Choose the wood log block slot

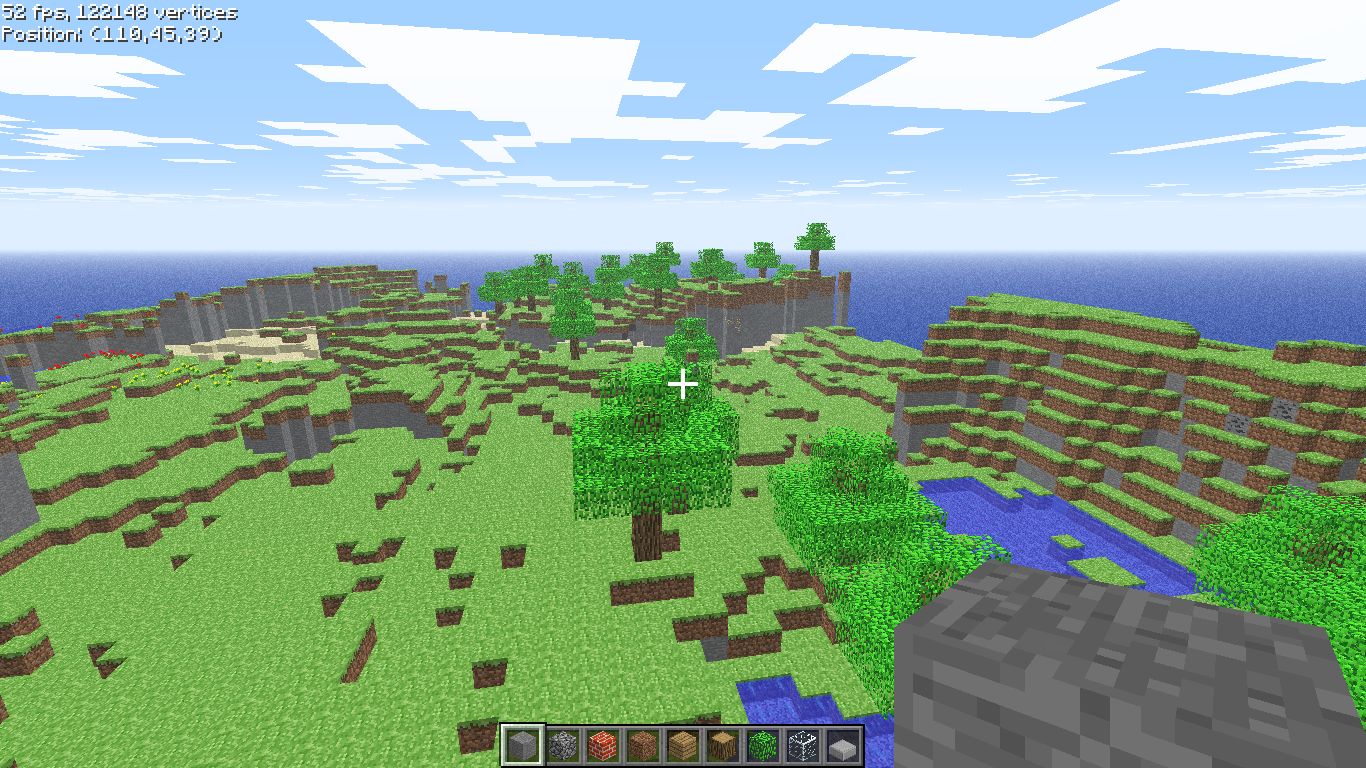pos(722,745)
